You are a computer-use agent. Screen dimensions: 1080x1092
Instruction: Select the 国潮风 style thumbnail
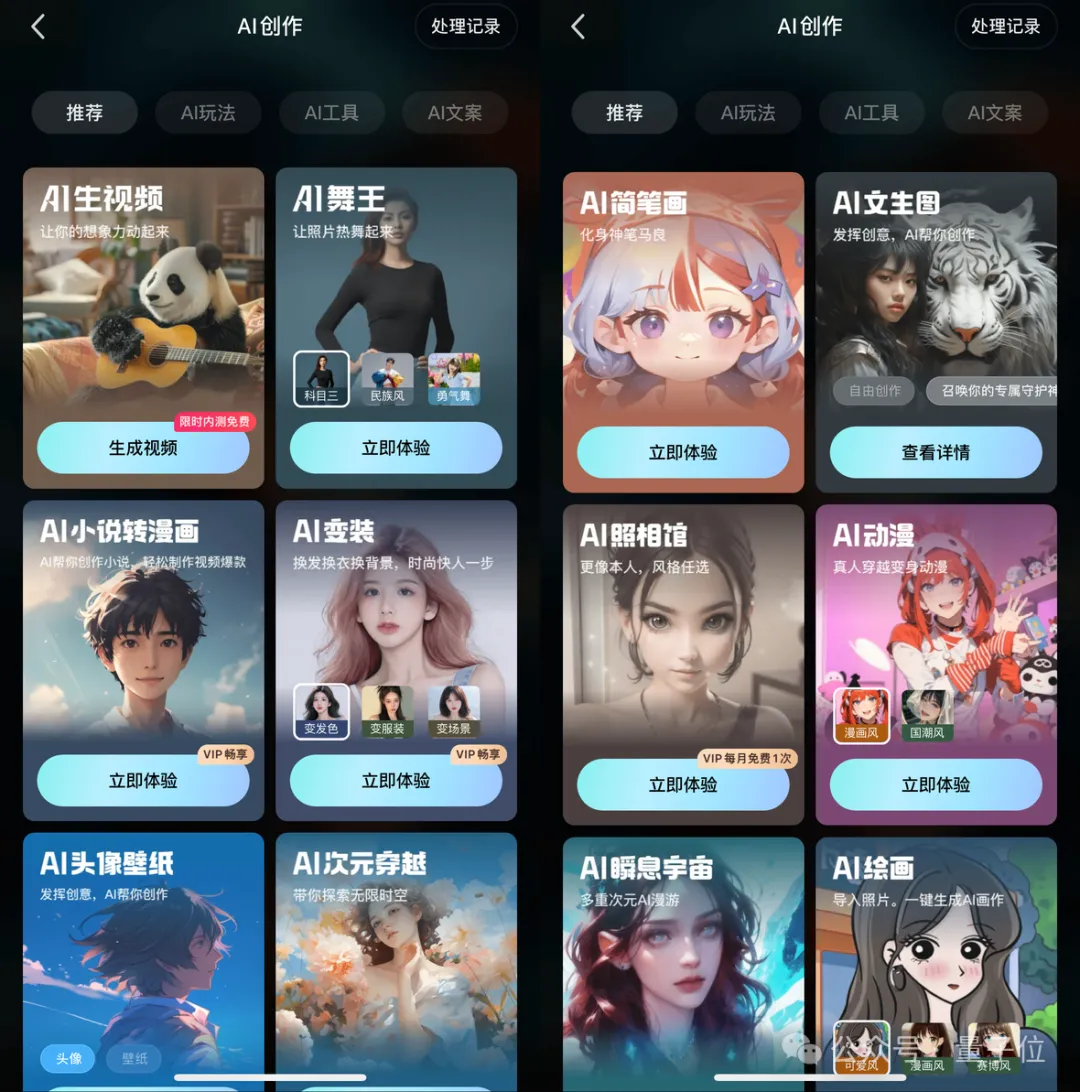[927, 716]
